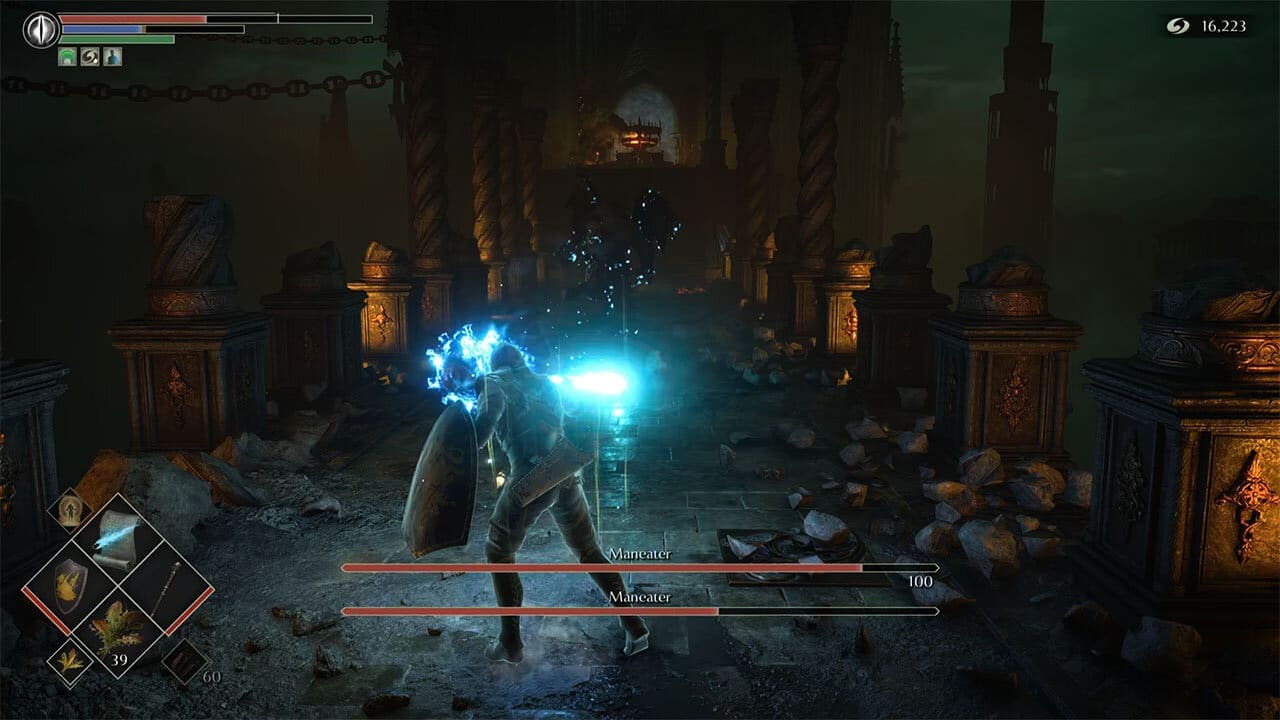This screenshot has width=1280, height=720.
Task: Click the eye-shaped tendency emblem top left
Action: [x=39, y=28]
